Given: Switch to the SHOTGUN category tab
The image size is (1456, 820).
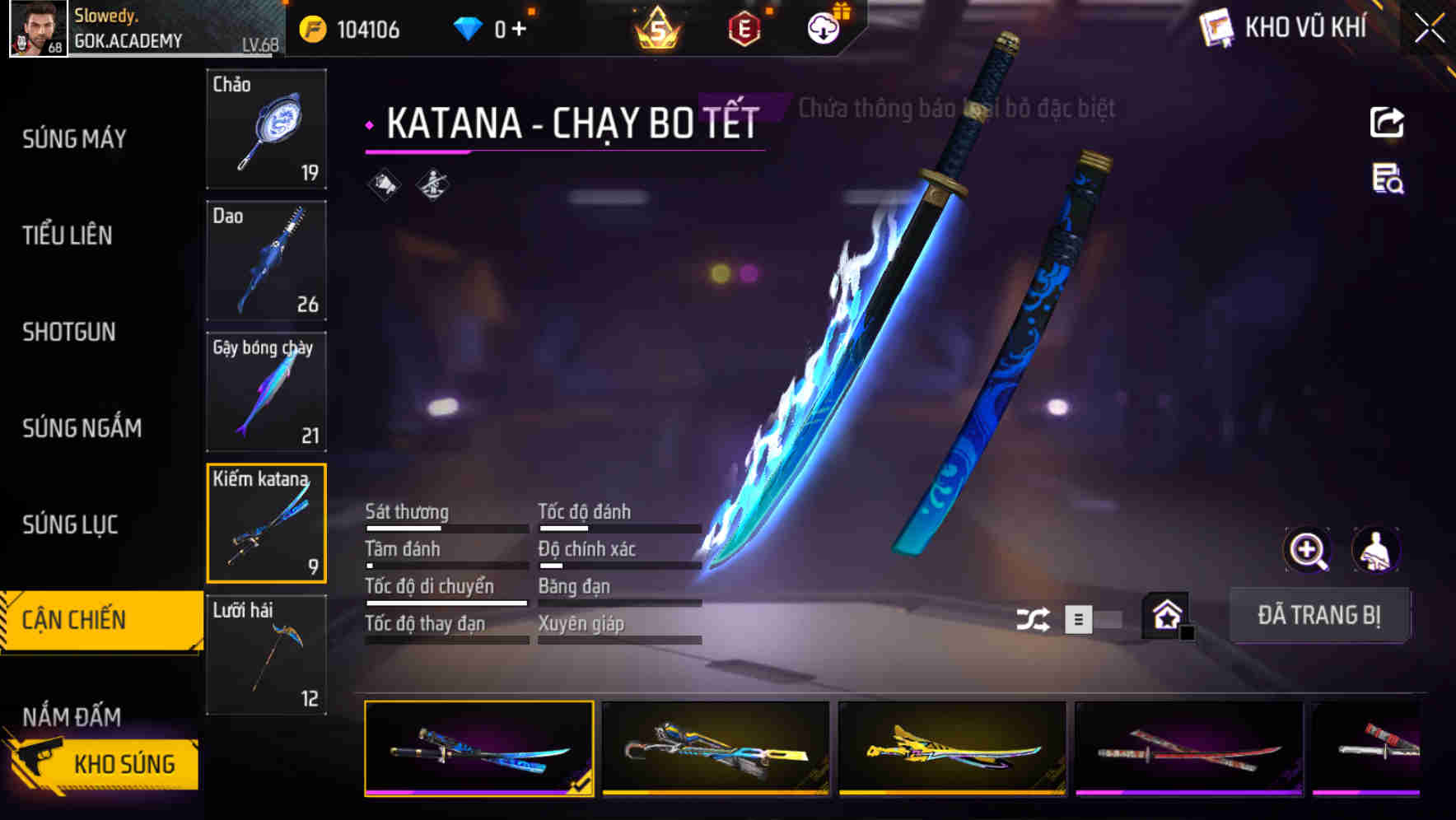Looking at the screenshot, I should (69, 332).
